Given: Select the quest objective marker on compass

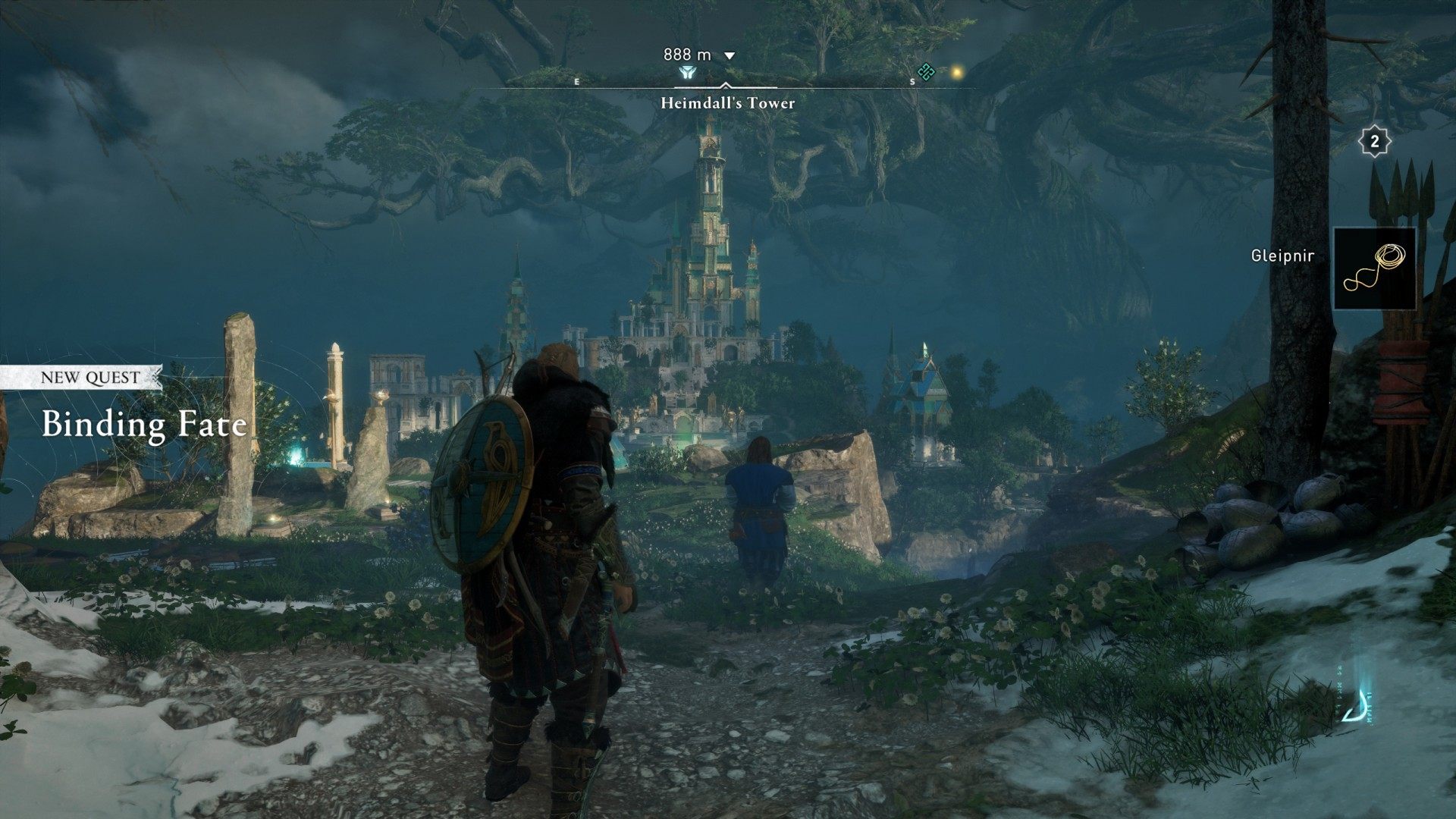Looking at the screenshot, I should [x=687, y=73].
